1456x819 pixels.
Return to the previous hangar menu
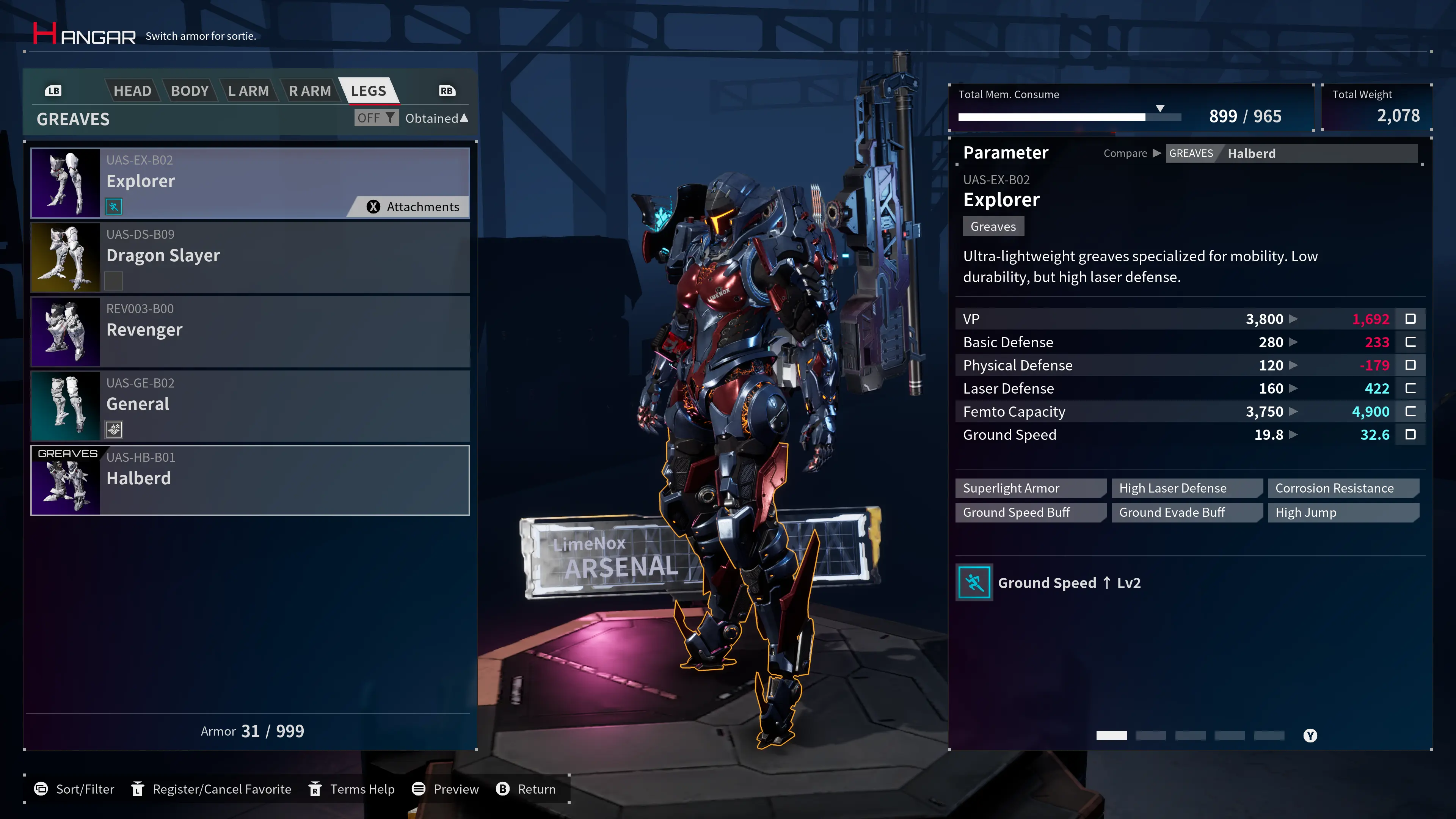click(x=526, y=789)
